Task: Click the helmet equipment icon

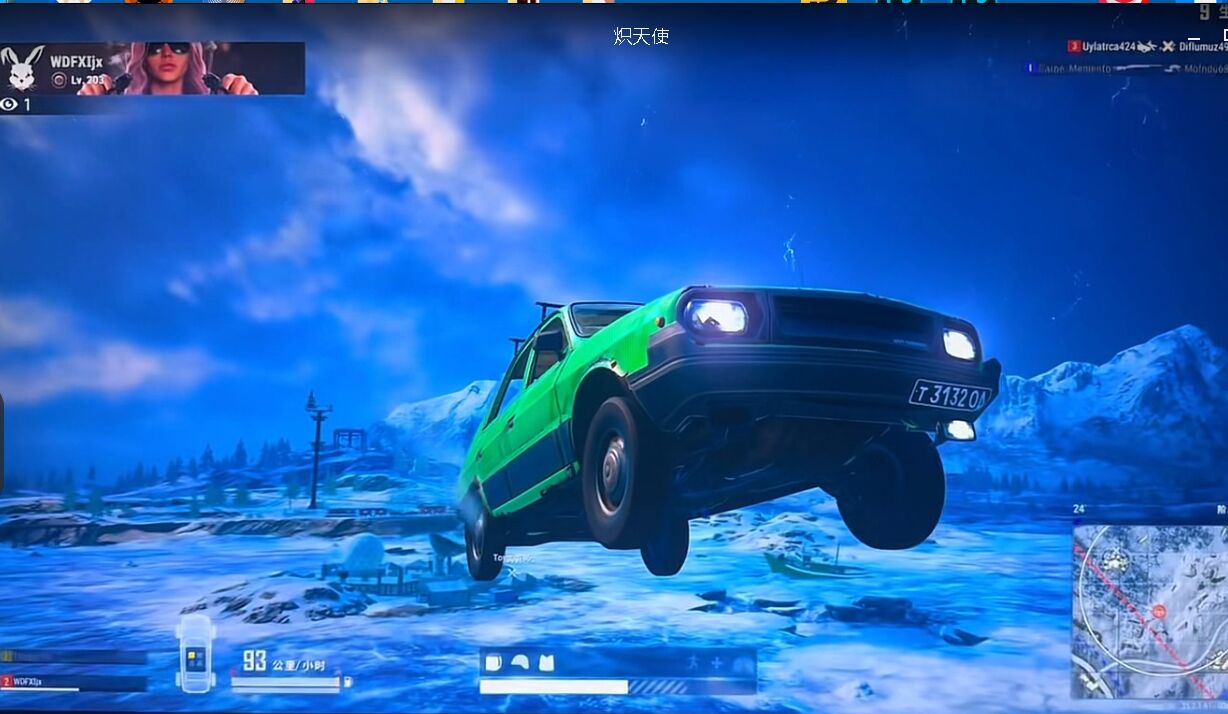Action: point(519,662)
